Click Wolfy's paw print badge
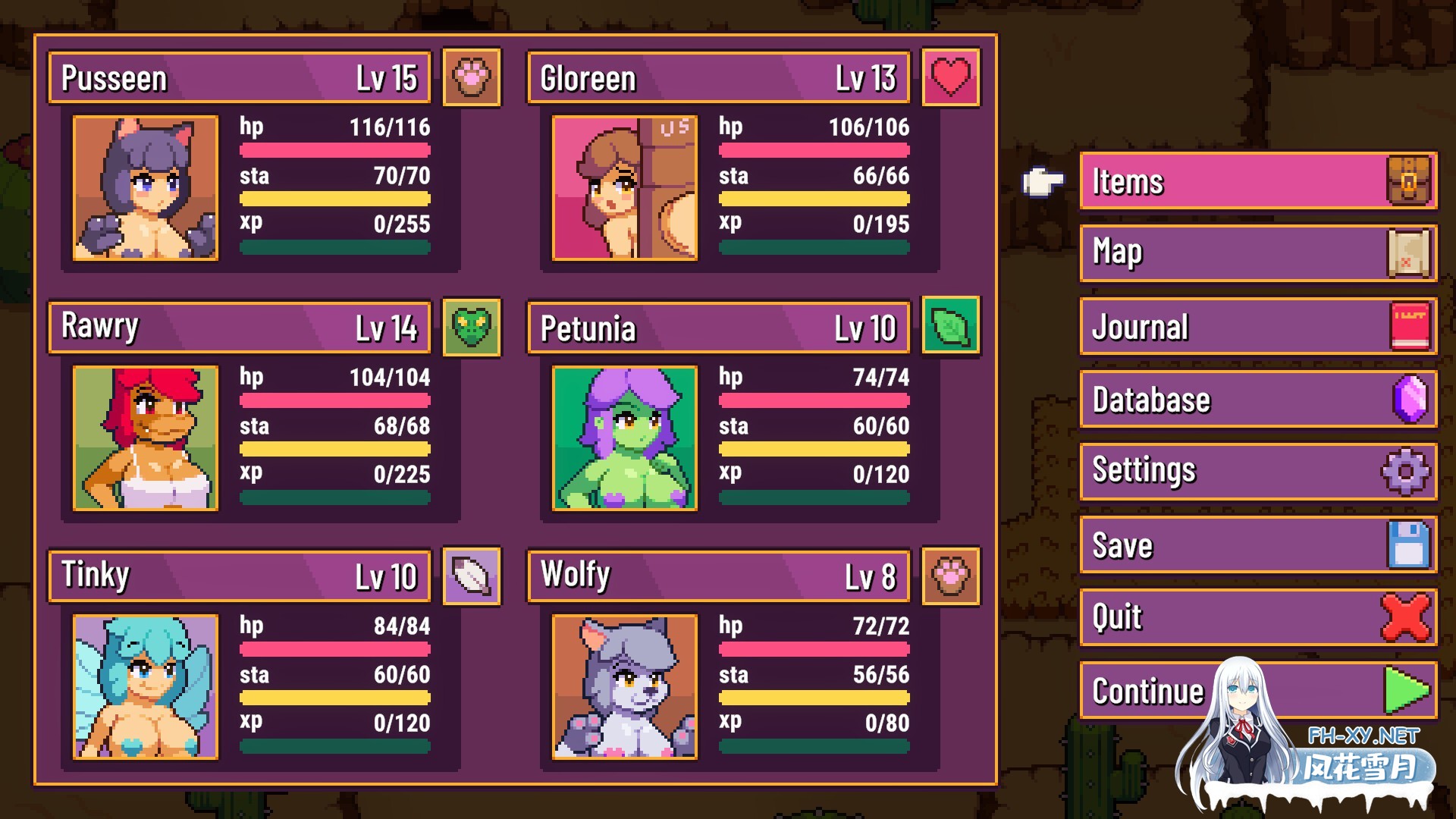Viewport: 1456px width, 819px height. pos(951,576)
